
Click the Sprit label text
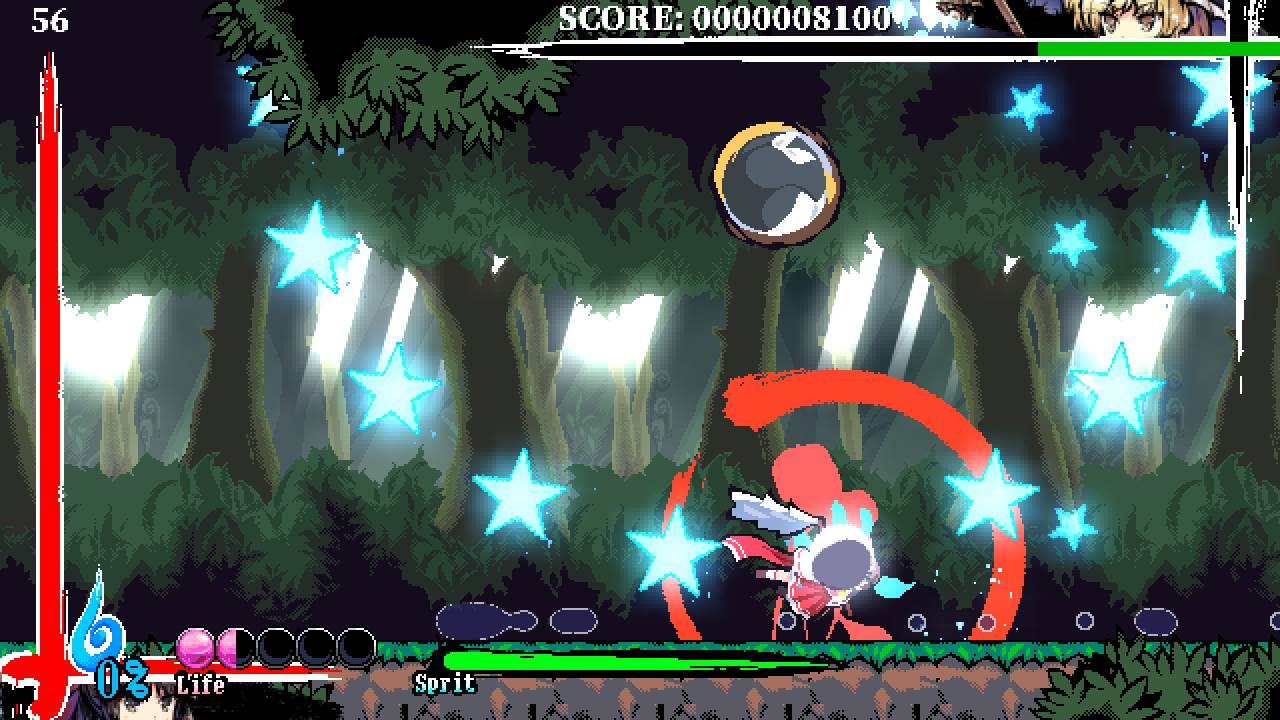click(x=444, y=684)
